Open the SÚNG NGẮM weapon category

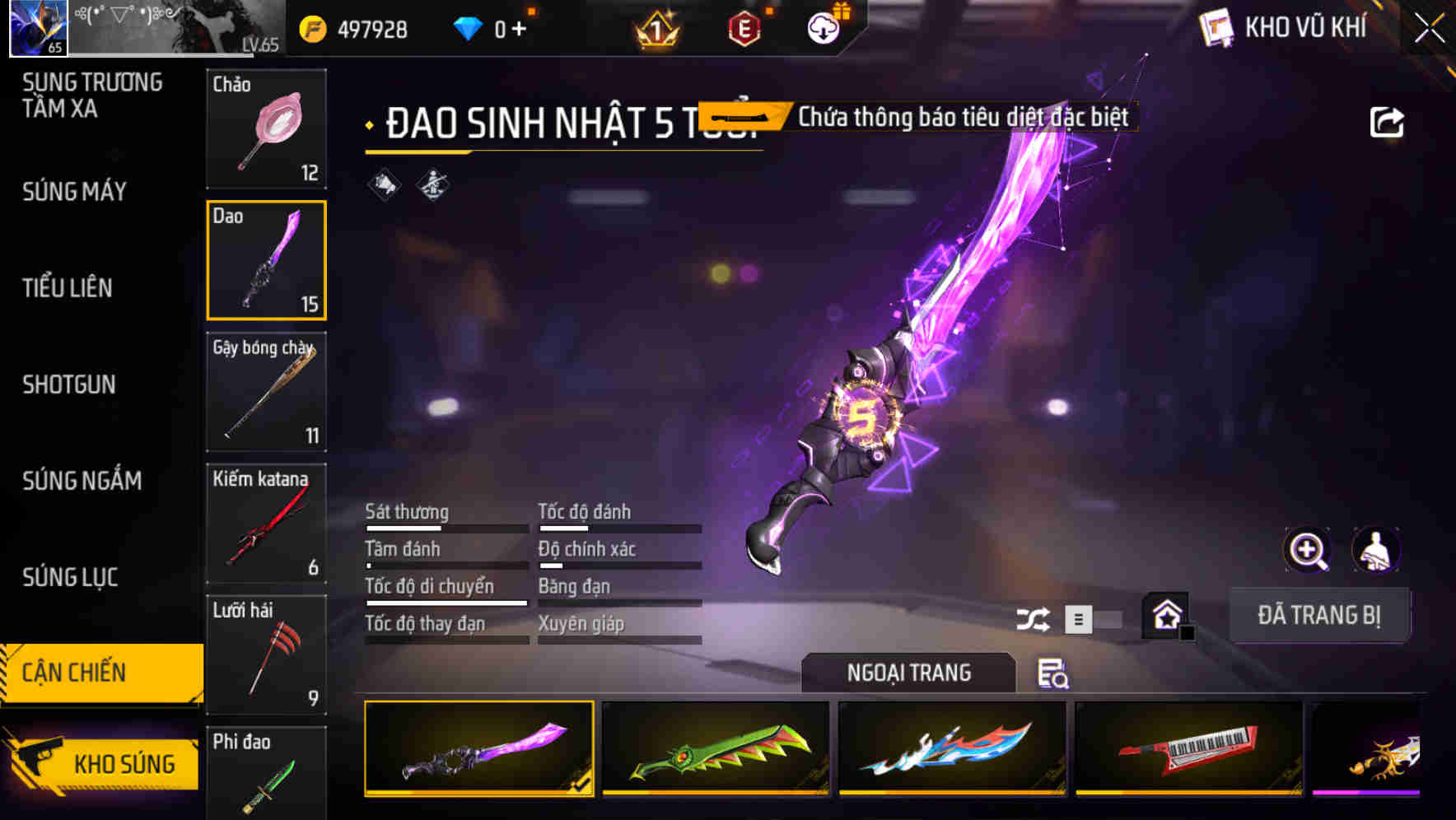coord(82,481)
